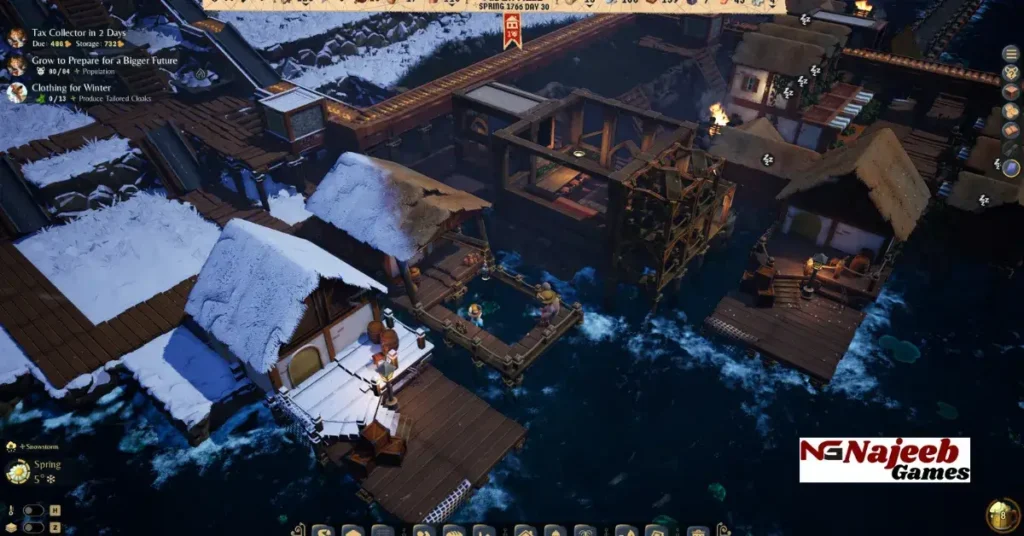Open the gold coins economy icon
The height and width of the screenshot is (536, 1024).
1011,111
